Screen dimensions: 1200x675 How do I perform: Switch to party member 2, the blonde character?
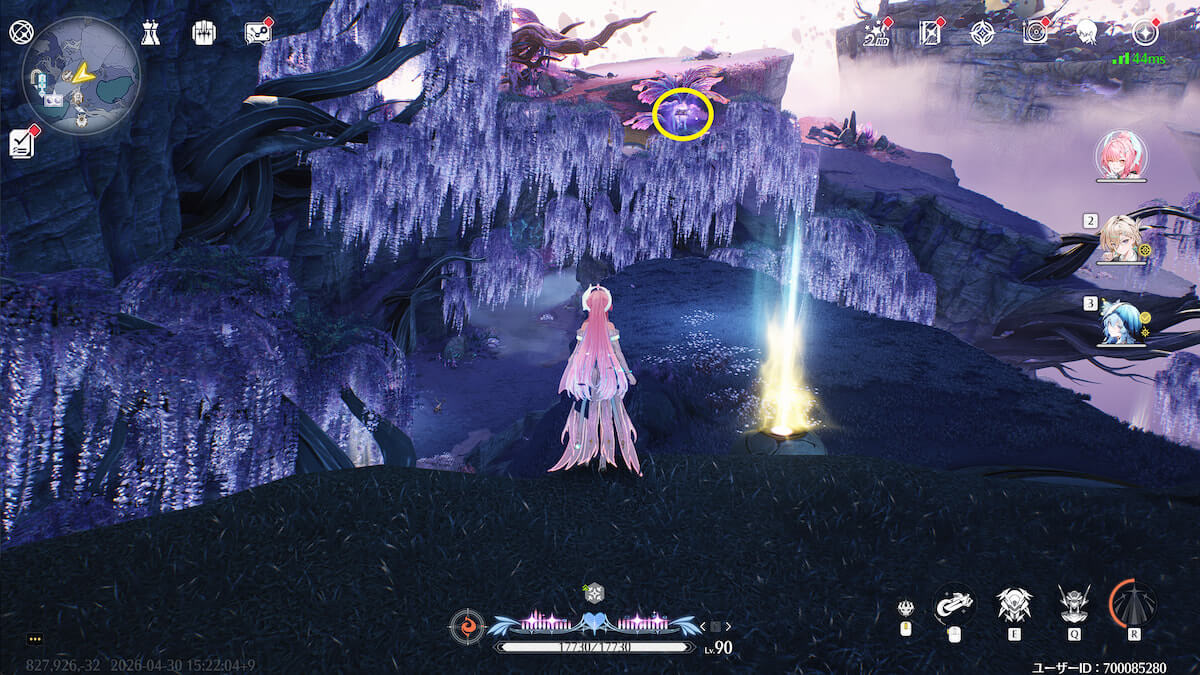(1120, 238)
